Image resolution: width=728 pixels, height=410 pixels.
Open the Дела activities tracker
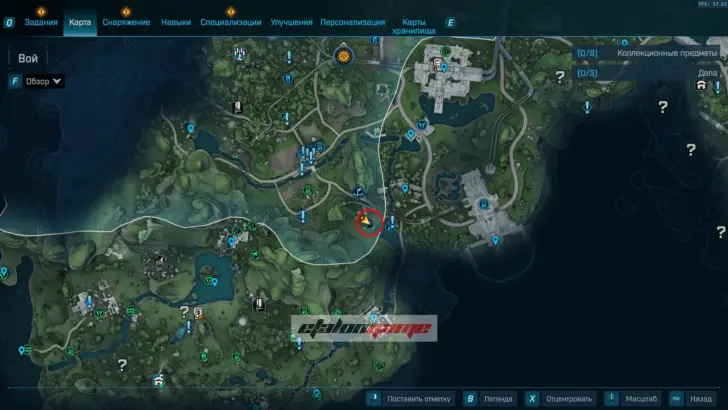click(706, 73)
